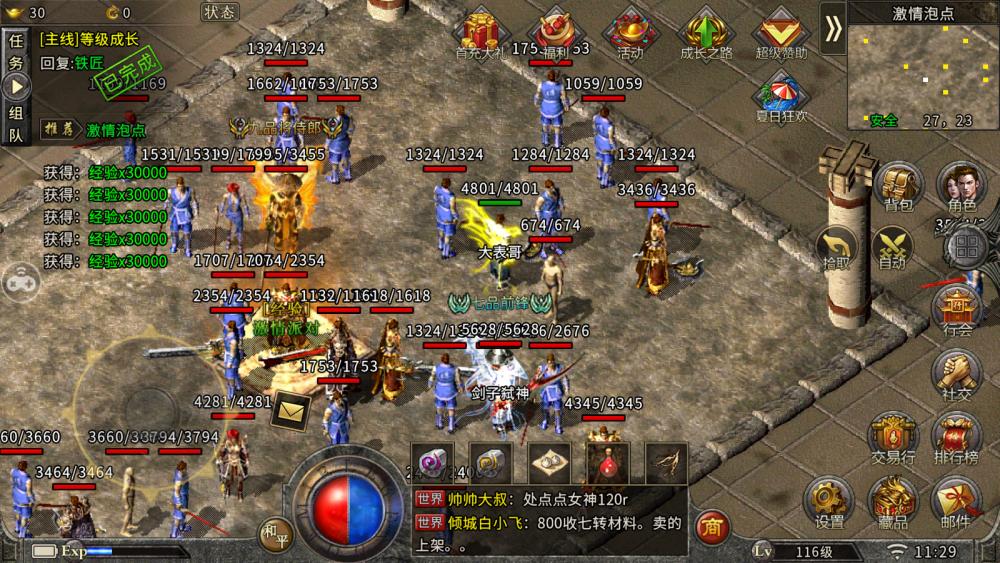Open the 邮件 mail inbox
Image resolution: width=1000 pixels, height=563 pixels.
pyautogui.click(x=957, y=503)
